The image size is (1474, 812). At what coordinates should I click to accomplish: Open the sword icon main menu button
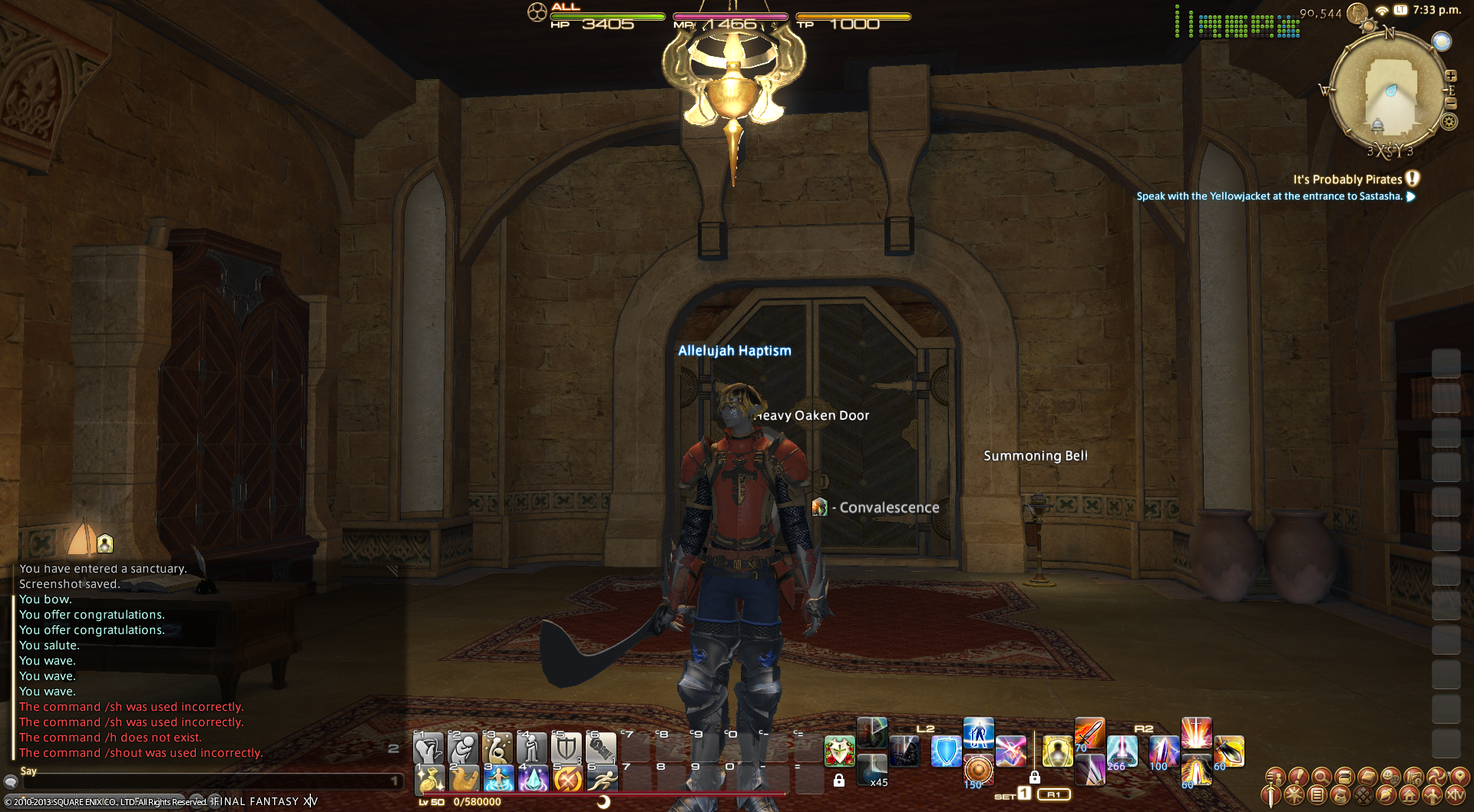point(1271,796)
